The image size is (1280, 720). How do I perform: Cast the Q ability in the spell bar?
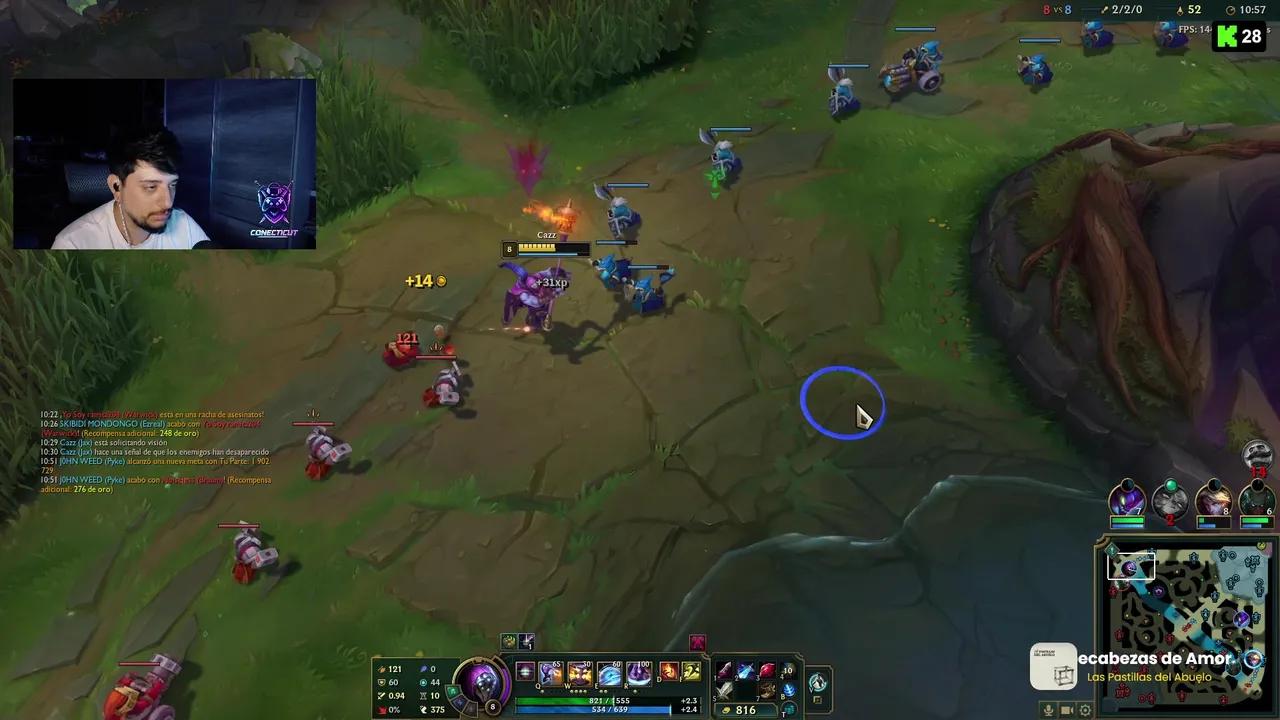click(551, 673)
